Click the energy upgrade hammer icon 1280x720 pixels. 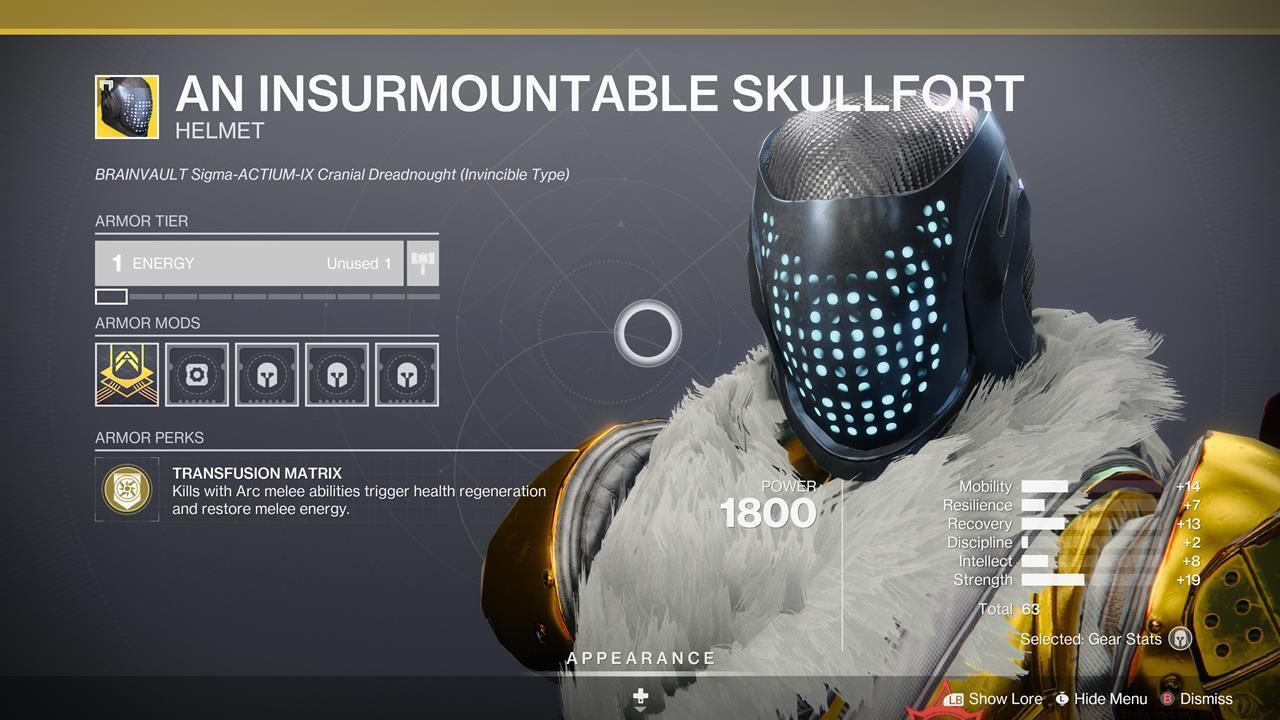coord(422,263)
